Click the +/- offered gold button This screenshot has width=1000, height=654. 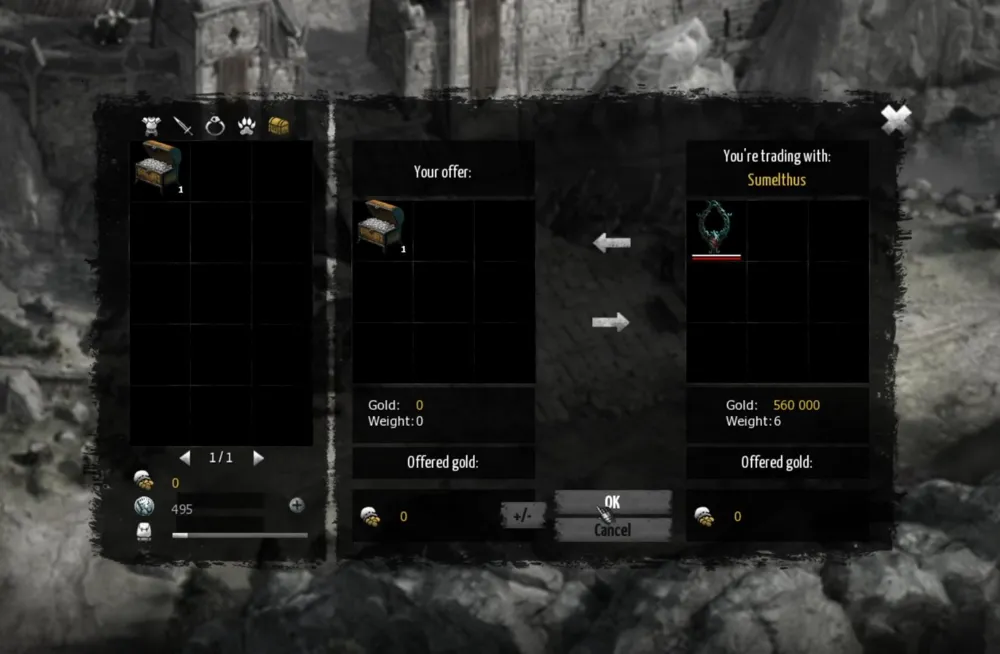coord(522,516)
